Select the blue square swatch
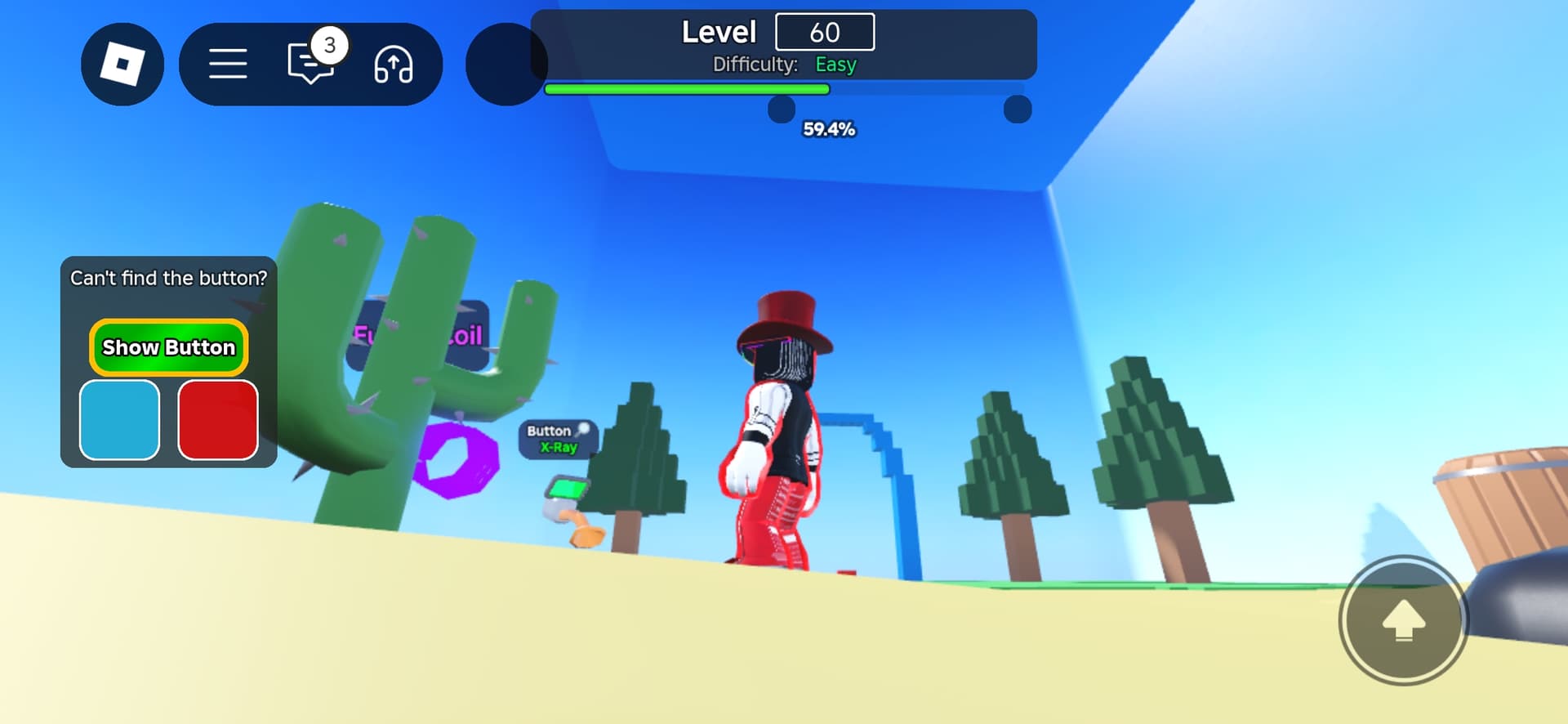This screenshot has width=1568, height=724. 119,420
